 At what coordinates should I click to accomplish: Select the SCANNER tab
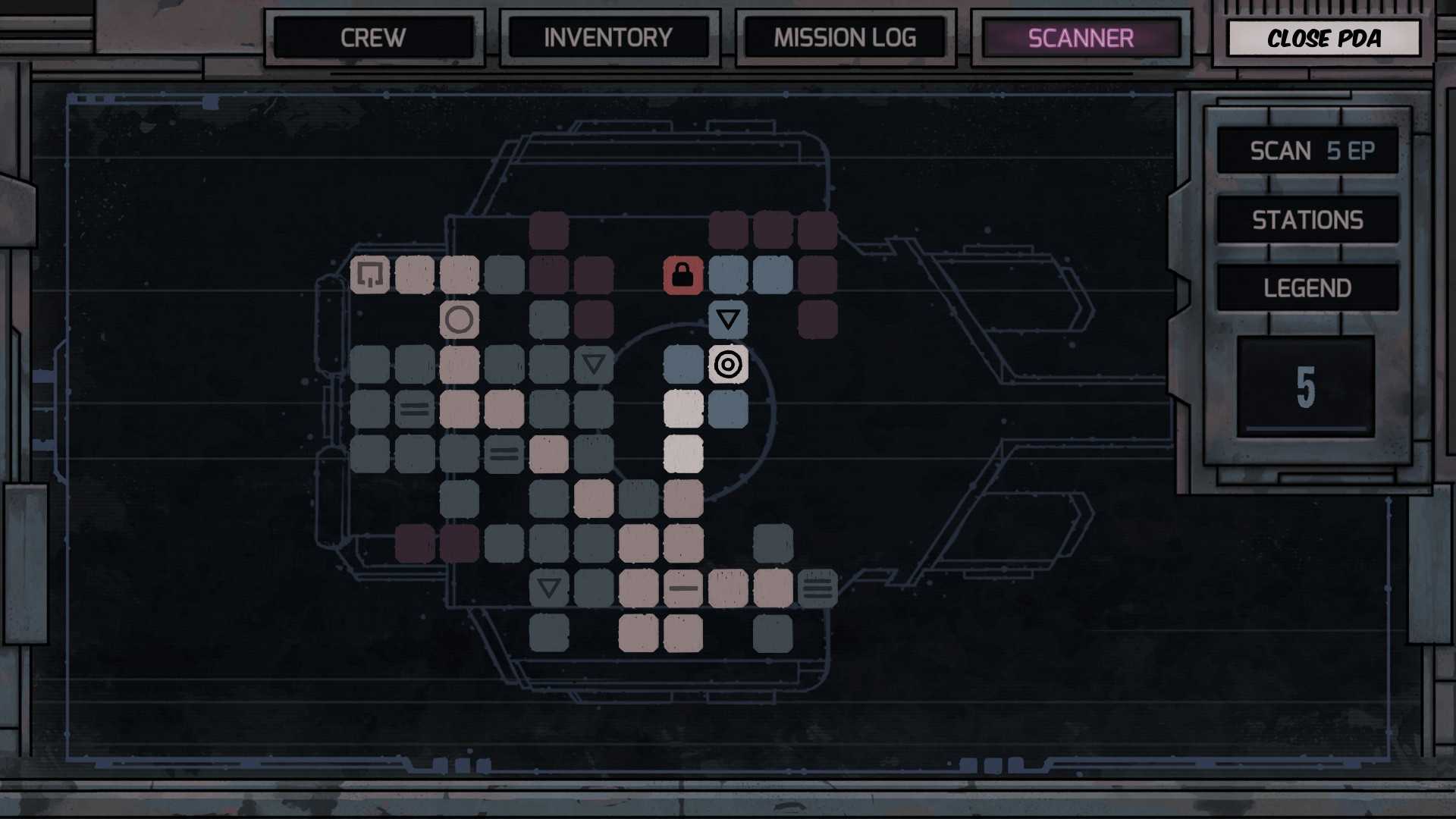(1080, 38)
